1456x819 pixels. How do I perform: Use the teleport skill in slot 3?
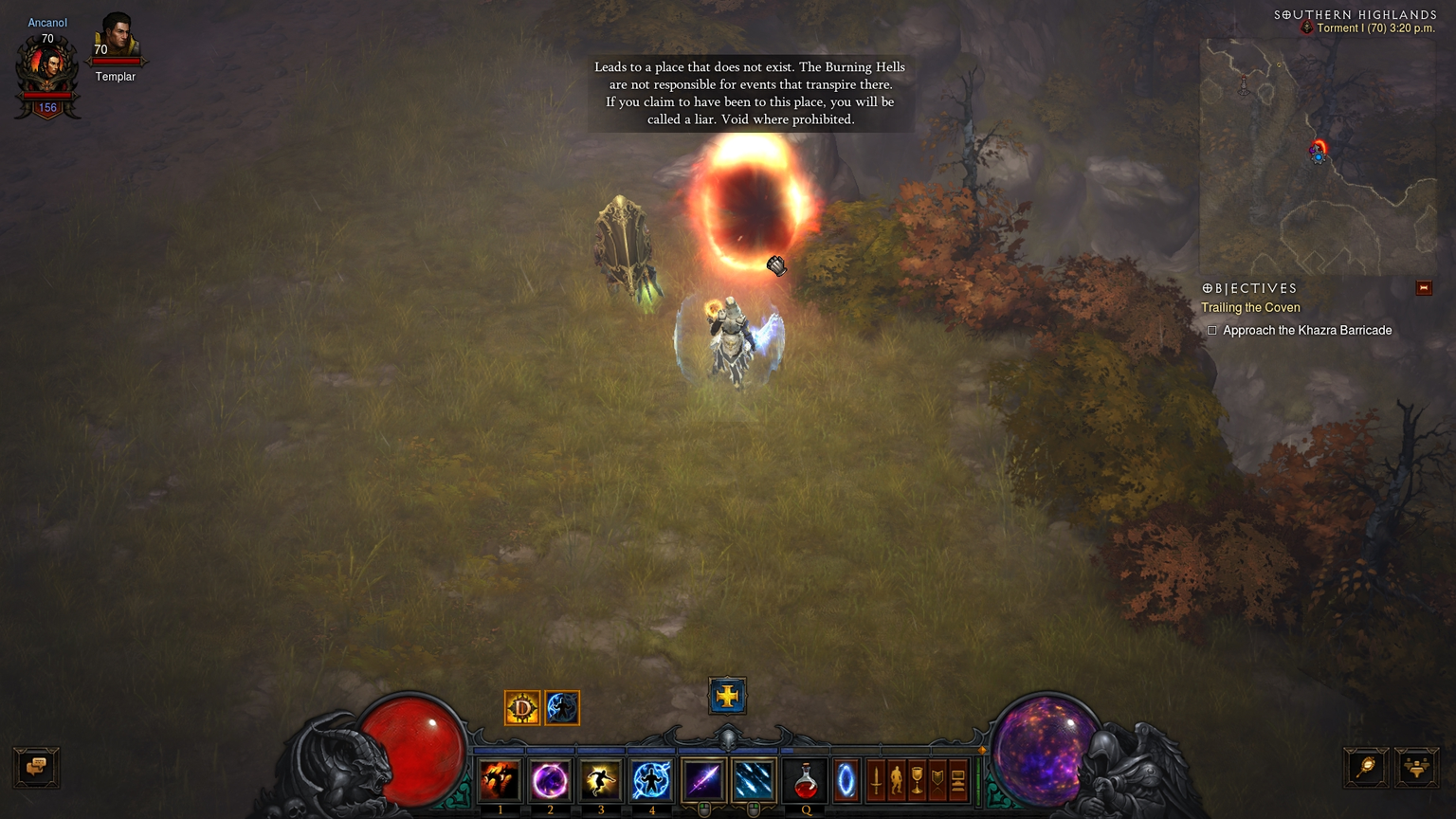coord(600,780)
